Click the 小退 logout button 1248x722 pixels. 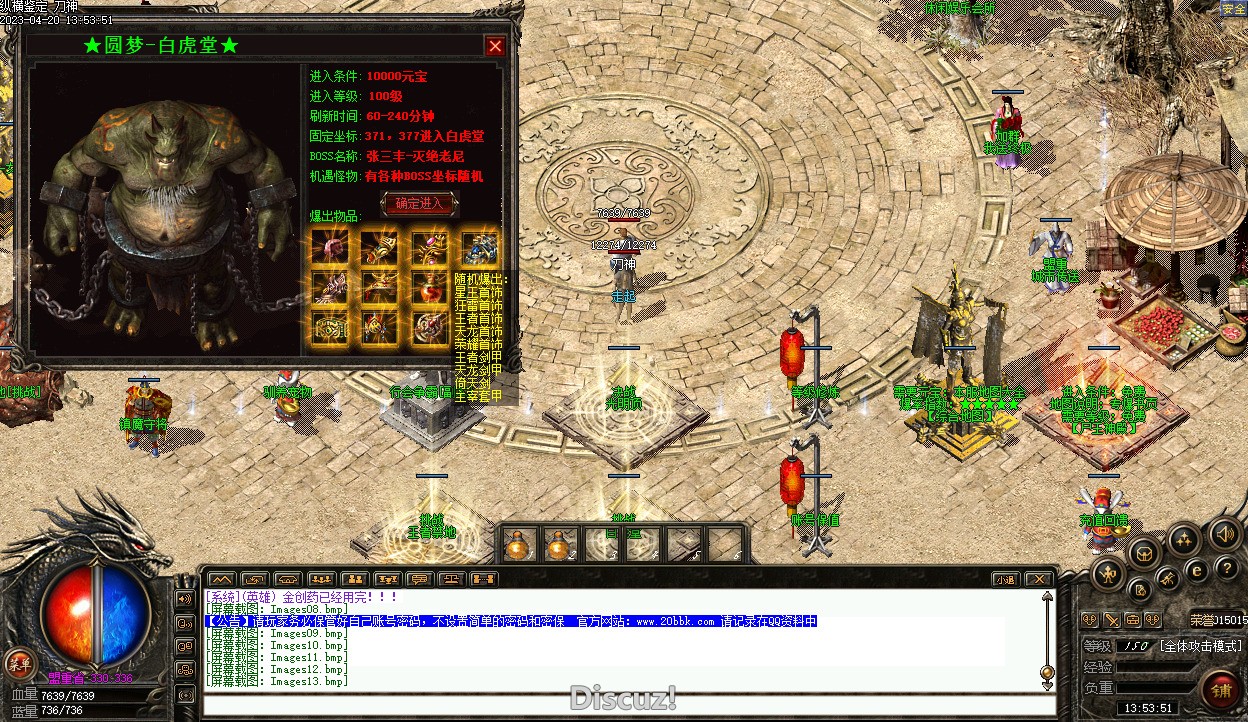coord(1005,579)
